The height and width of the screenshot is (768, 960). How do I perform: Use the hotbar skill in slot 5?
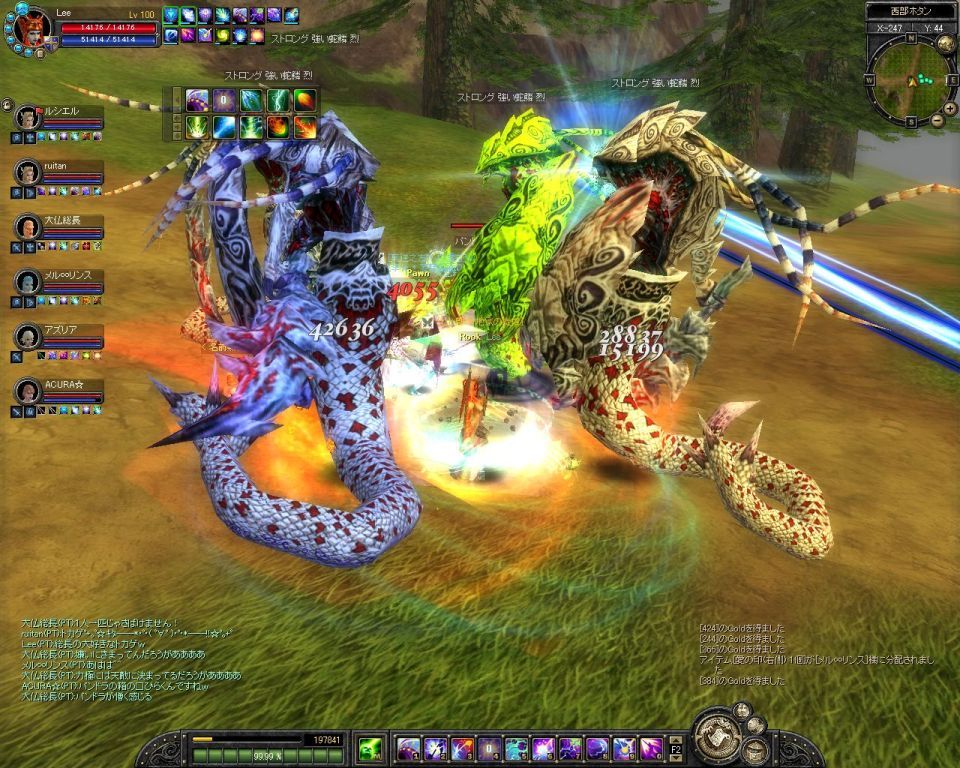[517, 747]
